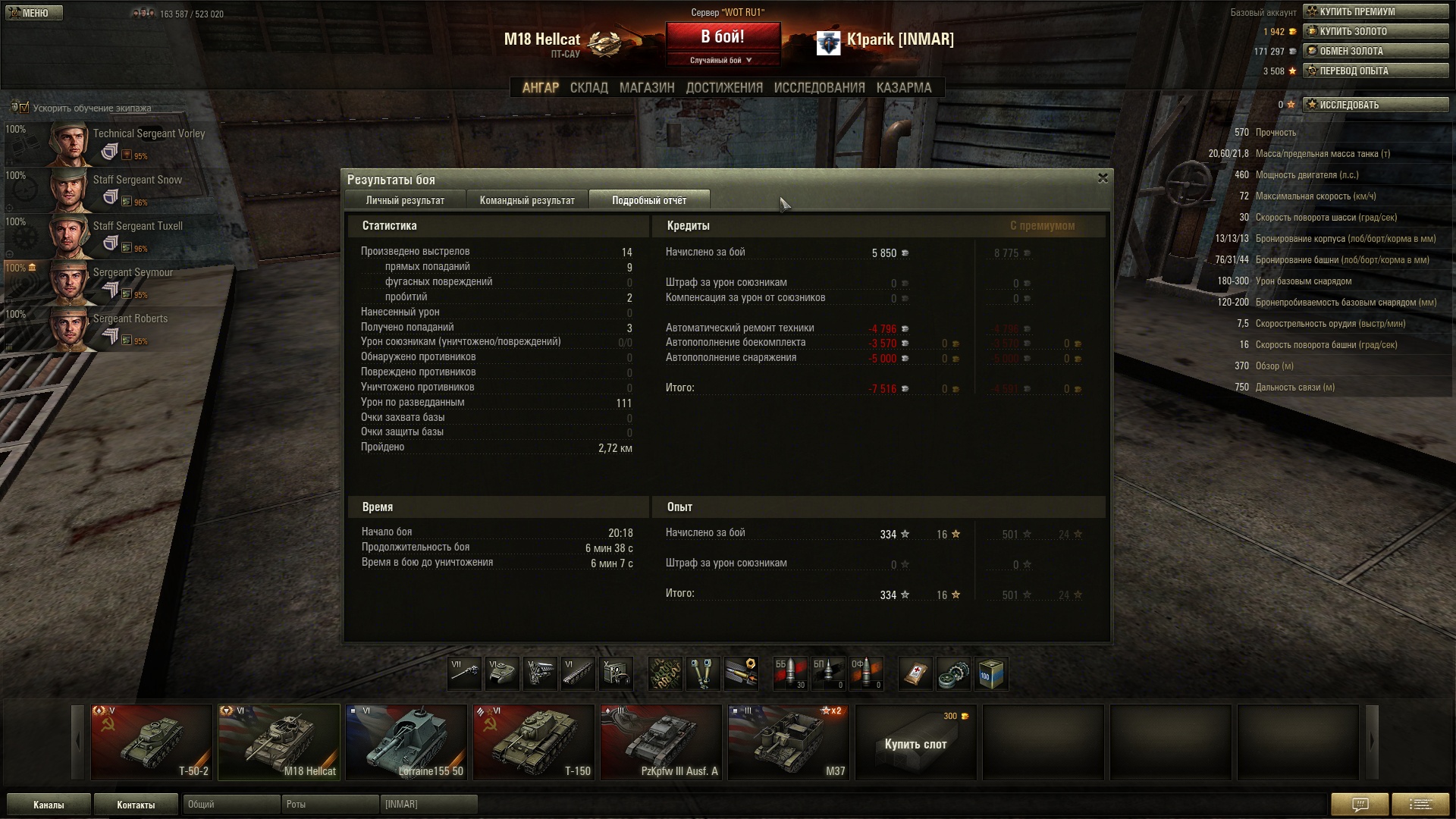Toggle Ускорить обучение экипажа checkbox
This screenshot has height=819, width=1456.
click(24, 108)
